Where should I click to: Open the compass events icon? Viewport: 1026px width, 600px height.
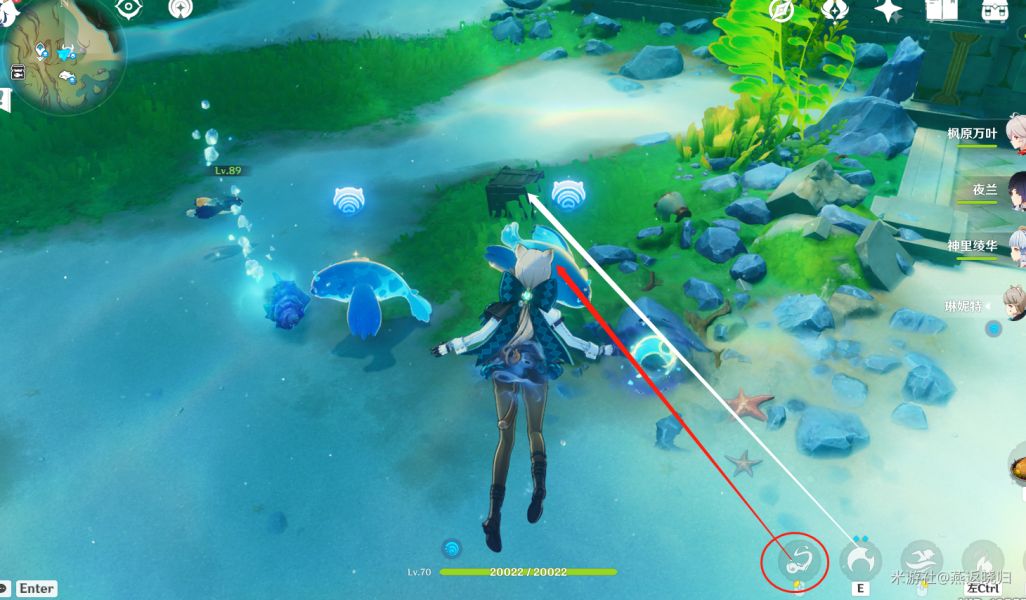[x=782, y=11]
